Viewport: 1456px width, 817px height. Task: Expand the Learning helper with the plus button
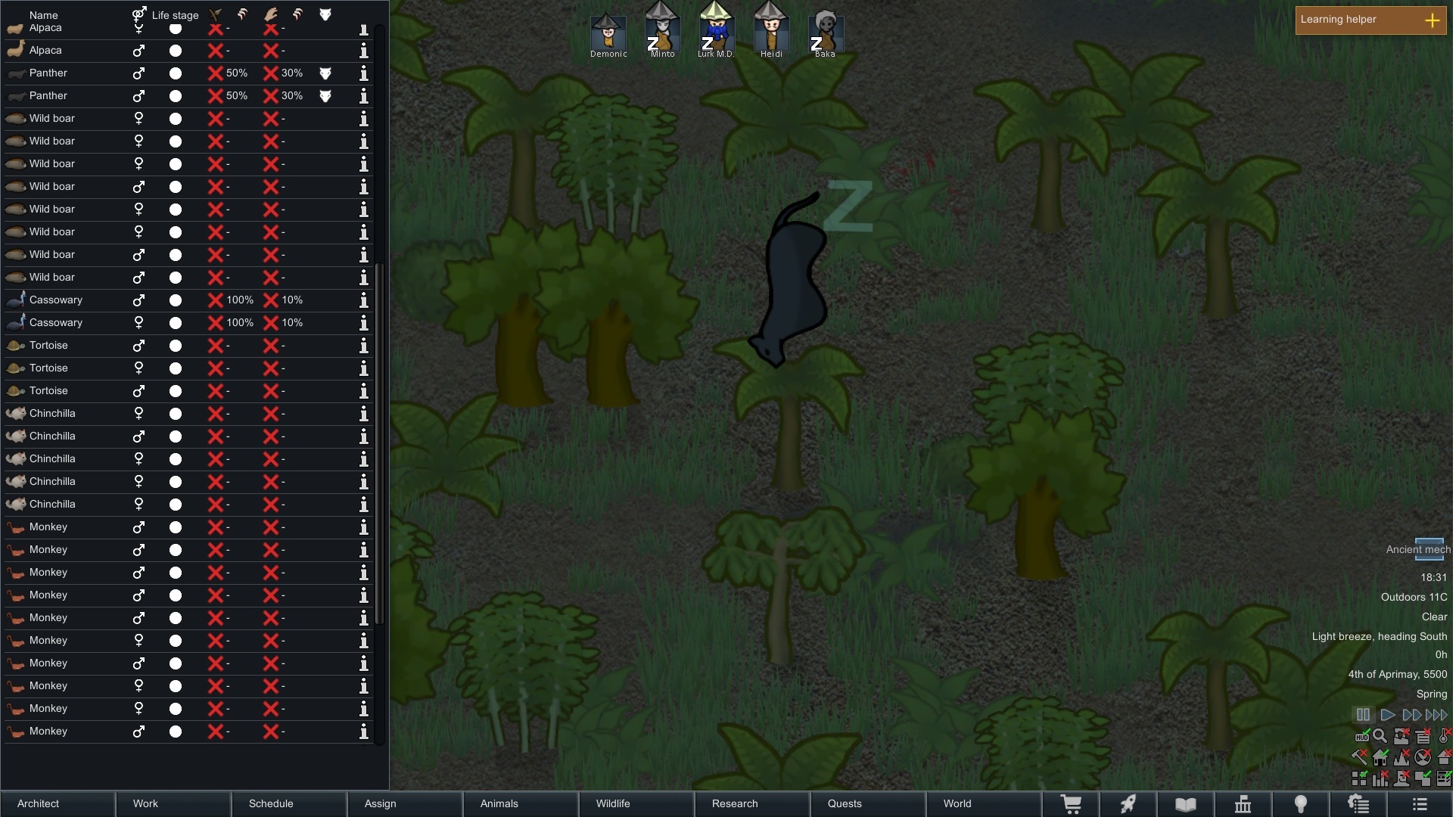(x=1433, y=20)
